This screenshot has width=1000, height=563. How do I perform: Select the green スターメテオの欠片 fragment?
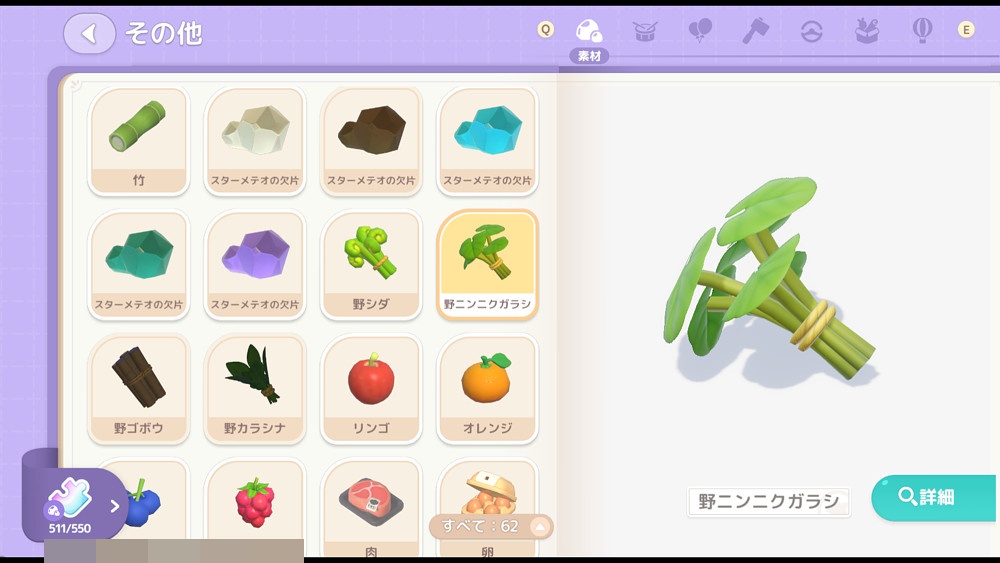point(139,264)
